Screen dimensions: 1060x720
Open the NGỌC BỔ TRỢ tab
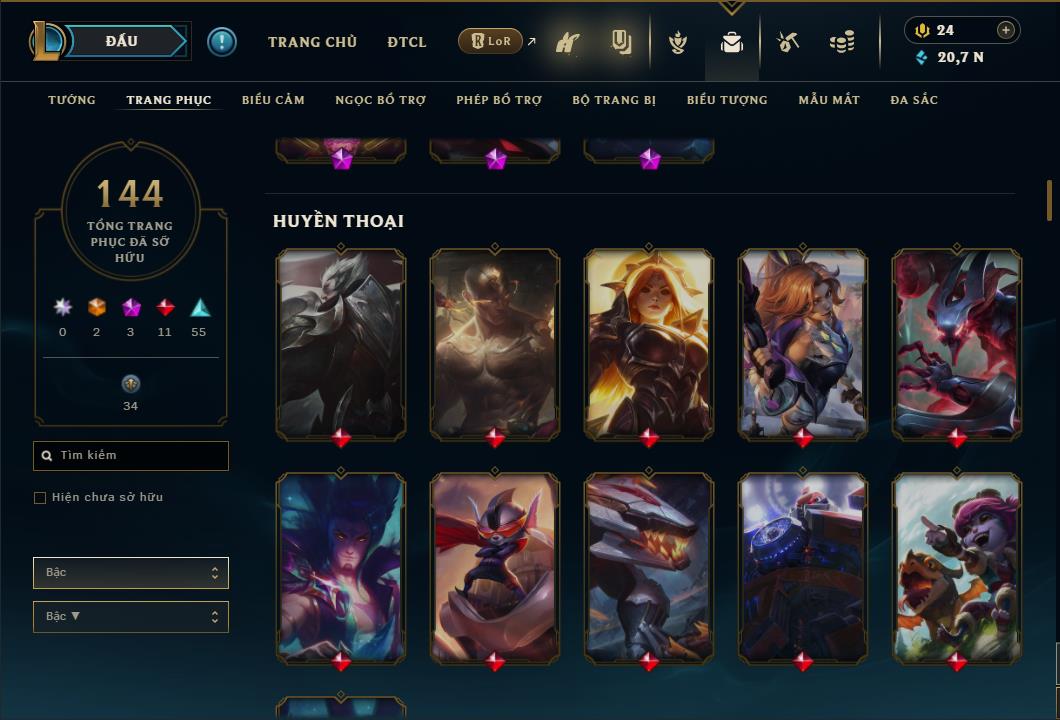[380, 100]
